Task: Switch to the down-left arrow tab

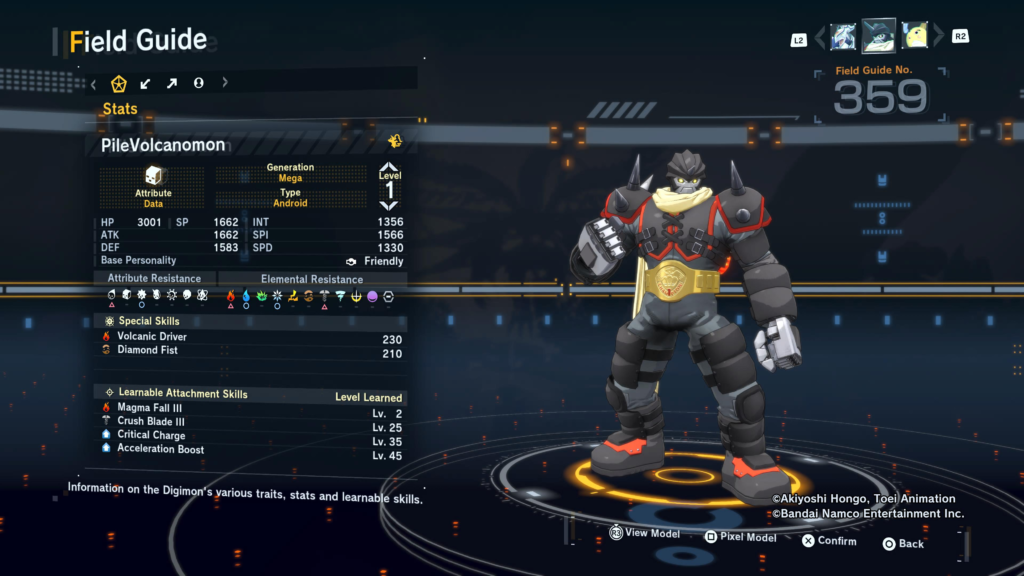Action: (146, 83)
